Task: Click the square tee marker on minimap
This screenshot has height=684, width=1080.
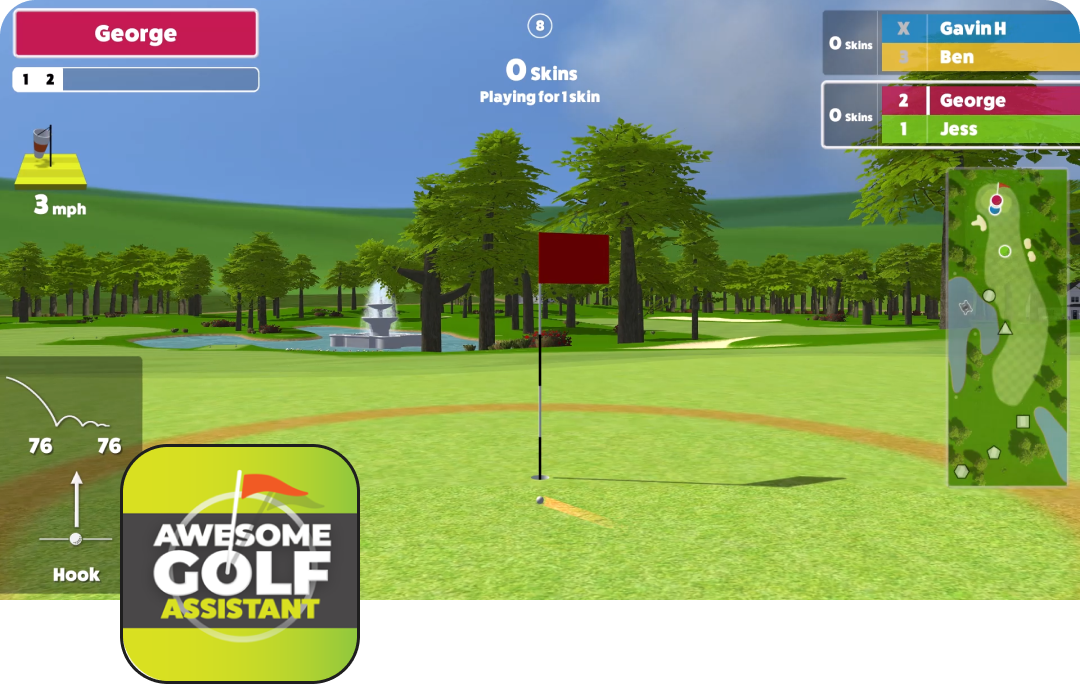Action: coord(1022,422)
